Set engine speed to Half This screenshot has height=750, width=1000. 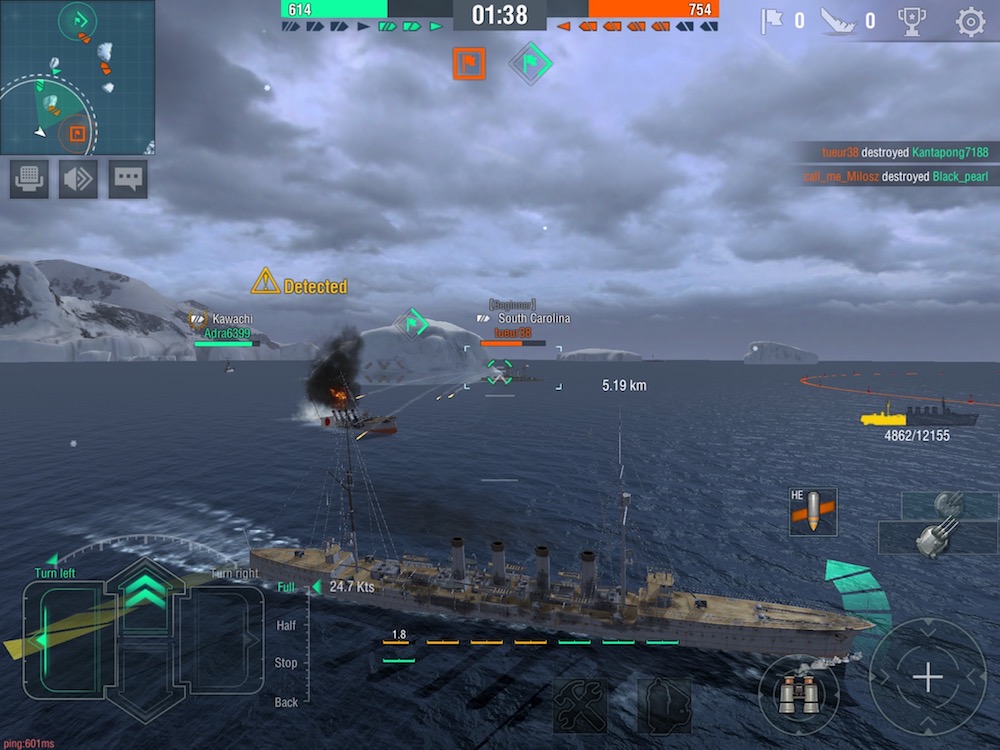[x=286, y=625]
